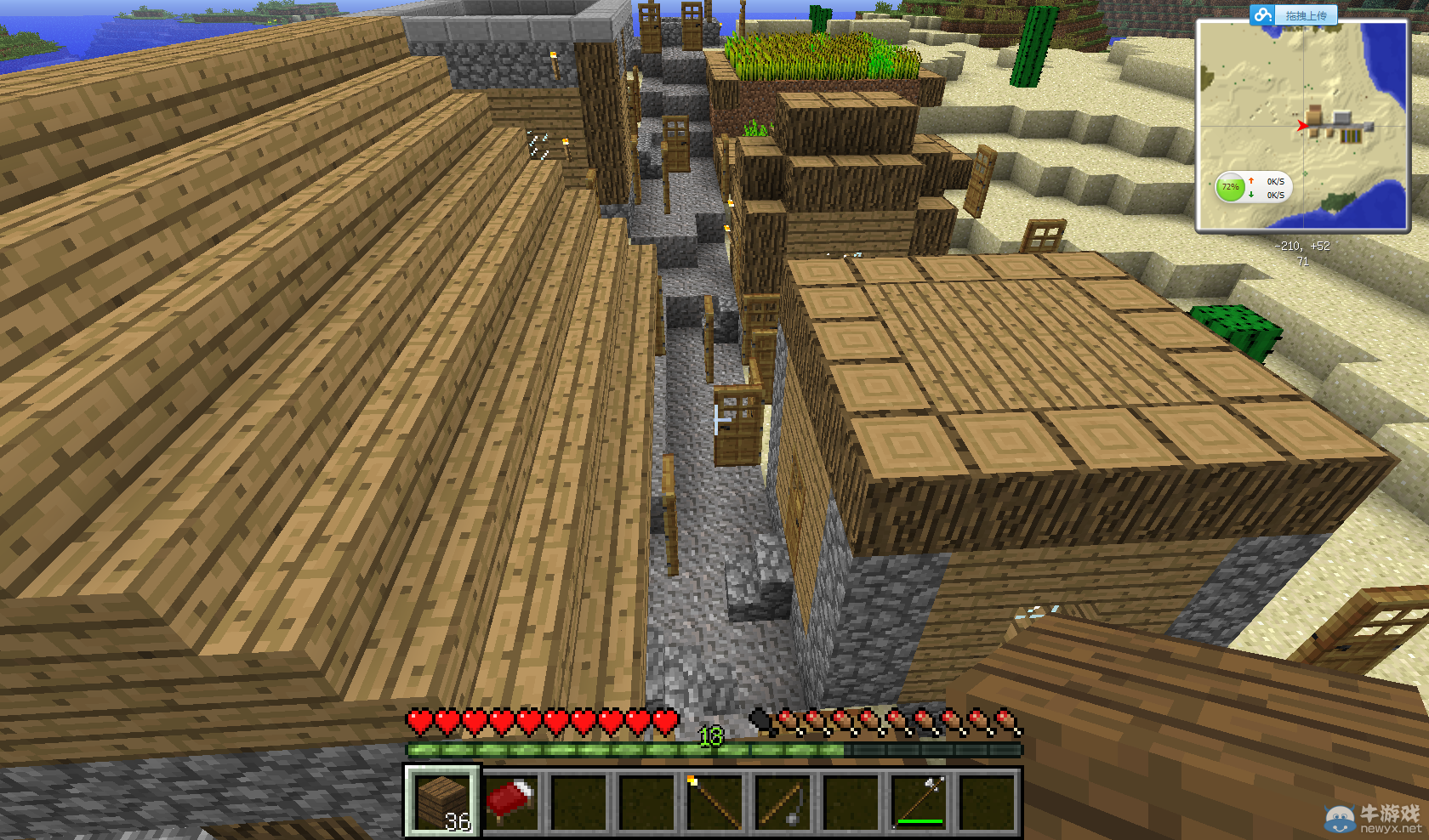Select the wooden planks hotbar slot
Image resolution: width=1429 pixels, height=840 pixels.
[441, 801]
